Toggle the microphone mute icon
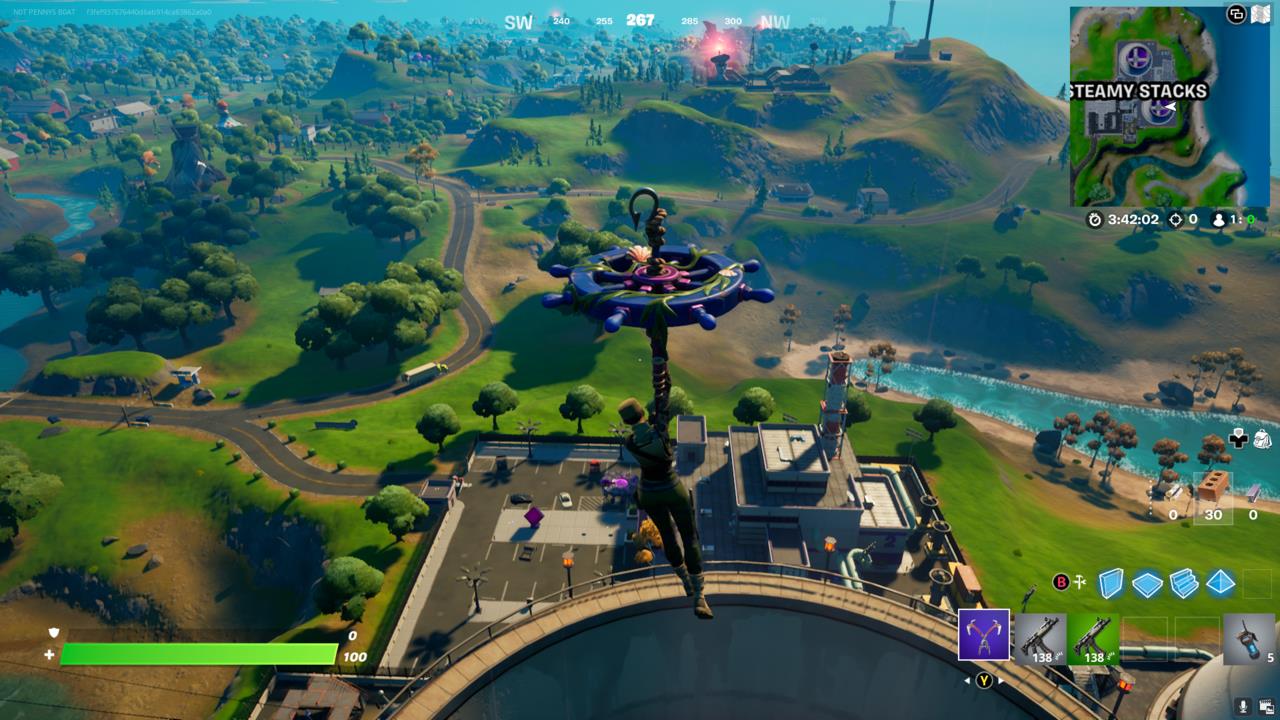This screenshot has width=1280, height=720. coord(1244,706)
